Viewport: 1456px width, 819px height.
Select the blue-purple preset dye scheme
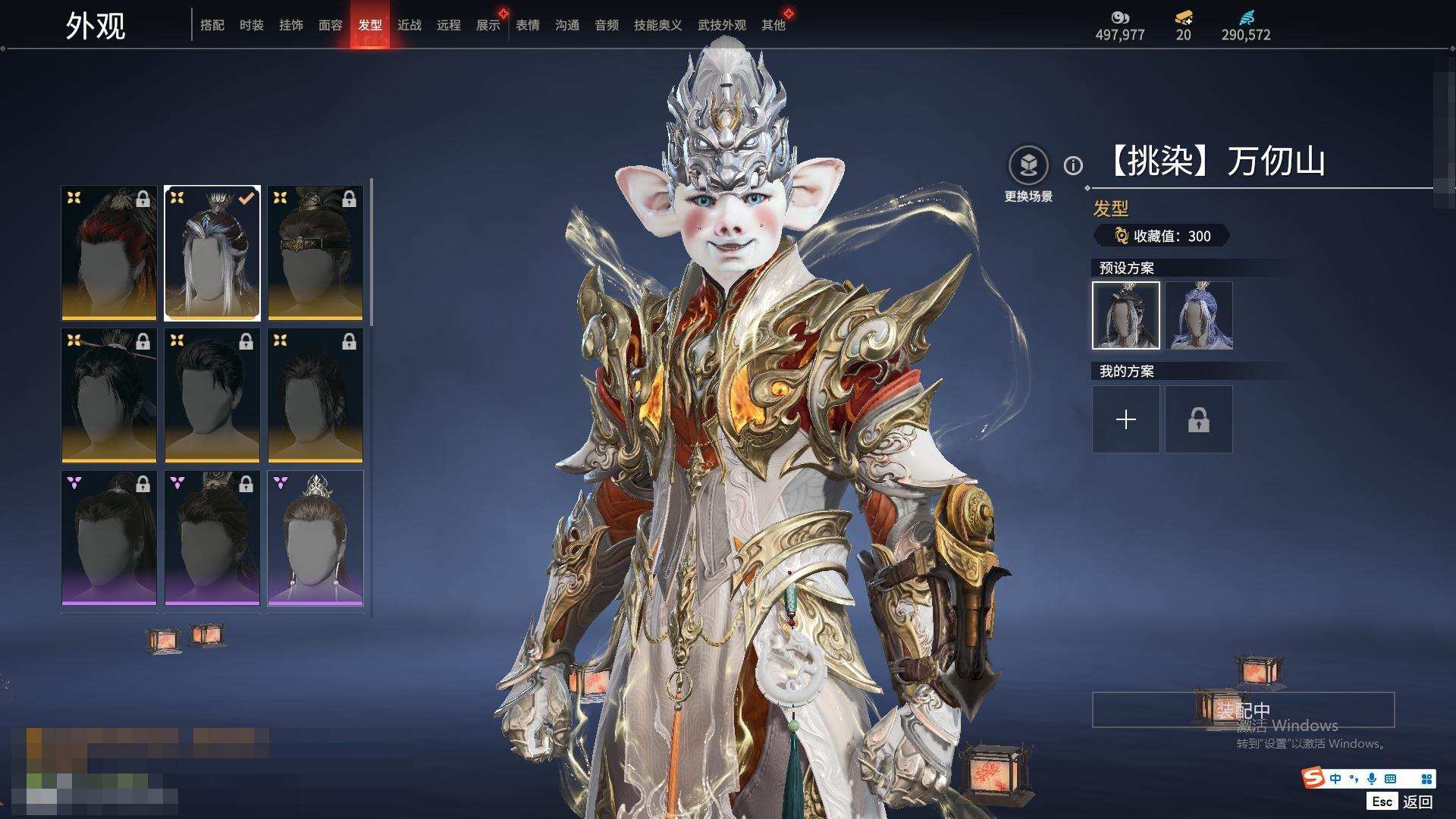click(x=1199, y=315)
